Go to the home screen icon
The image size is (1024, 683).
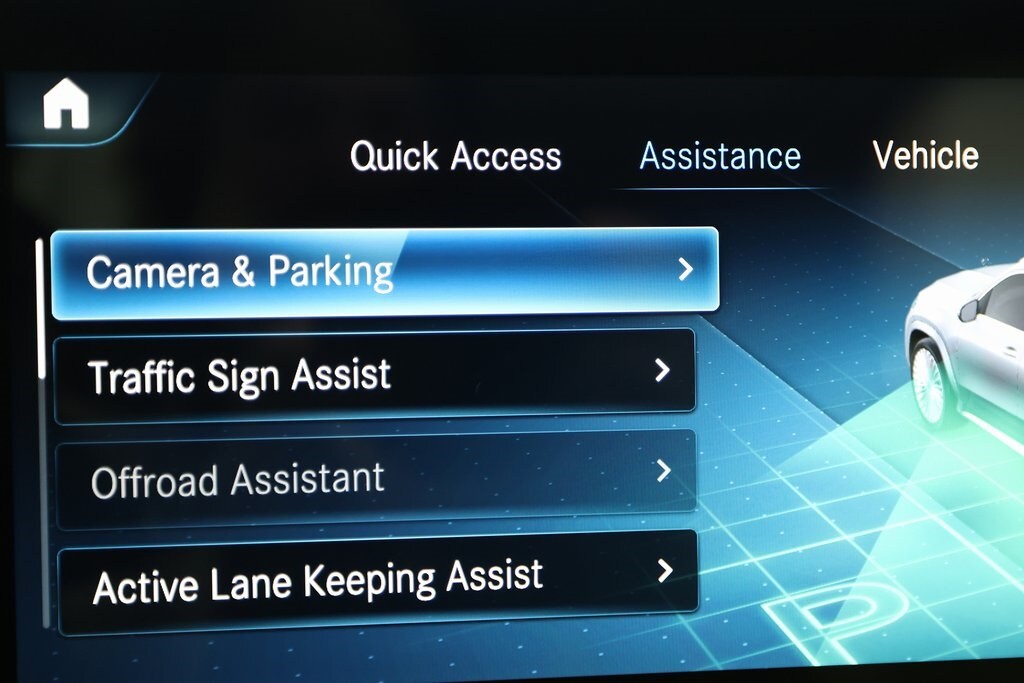(66, 104)
